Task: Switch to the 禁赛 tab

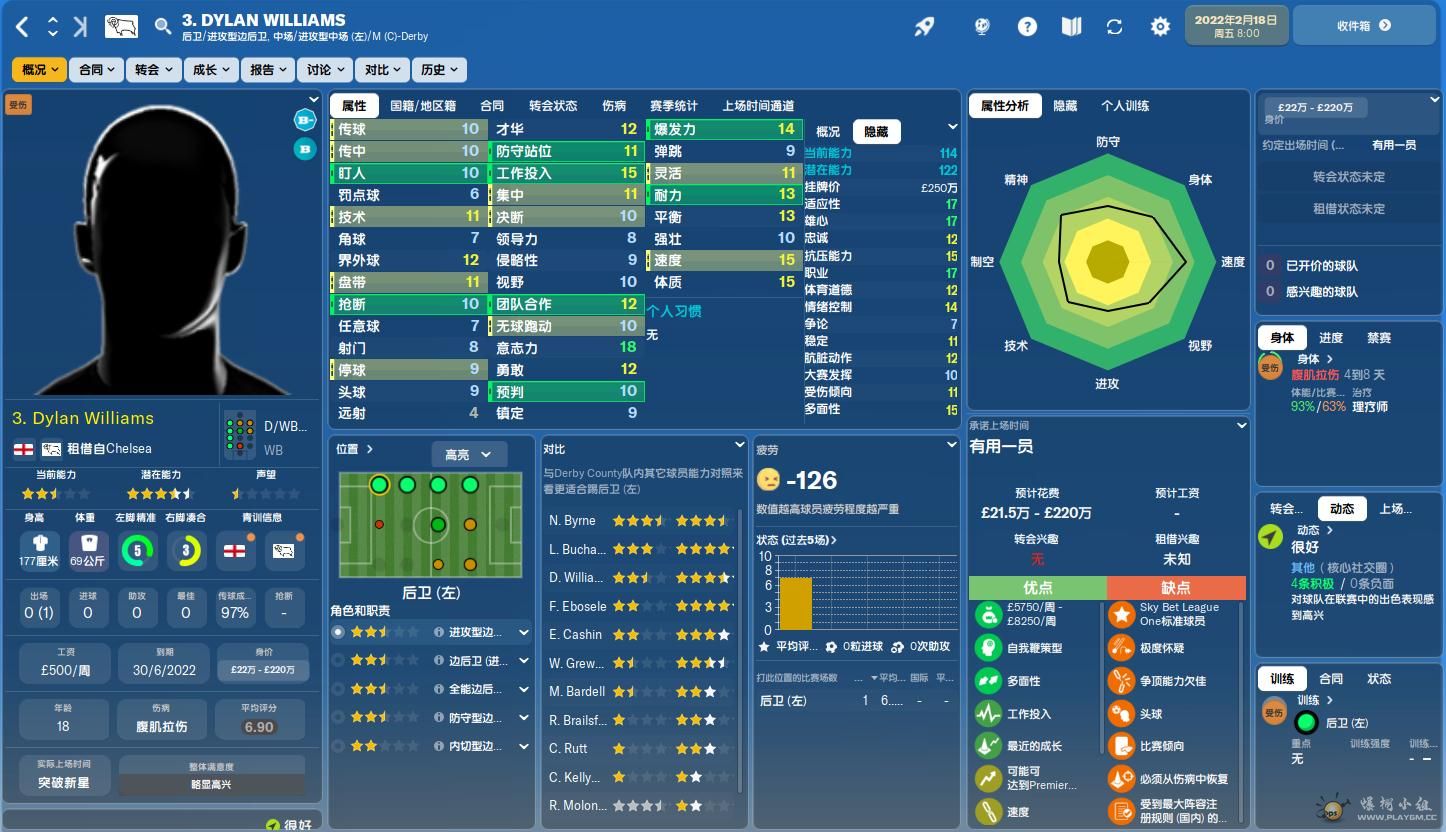Action: click(x=1379, y=338)
